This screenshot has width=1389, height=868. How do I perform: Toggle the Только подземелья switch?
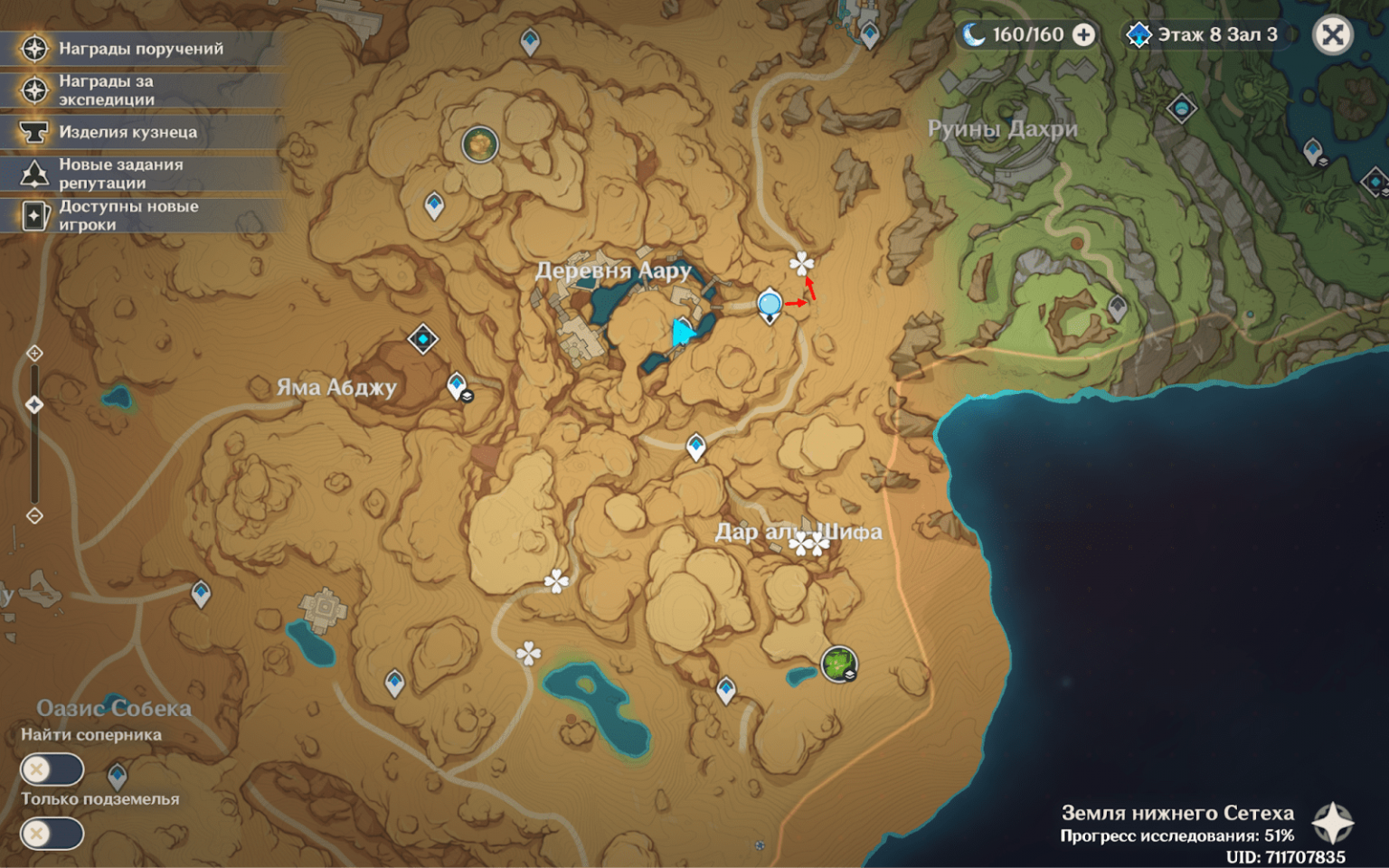click(52, 834)
